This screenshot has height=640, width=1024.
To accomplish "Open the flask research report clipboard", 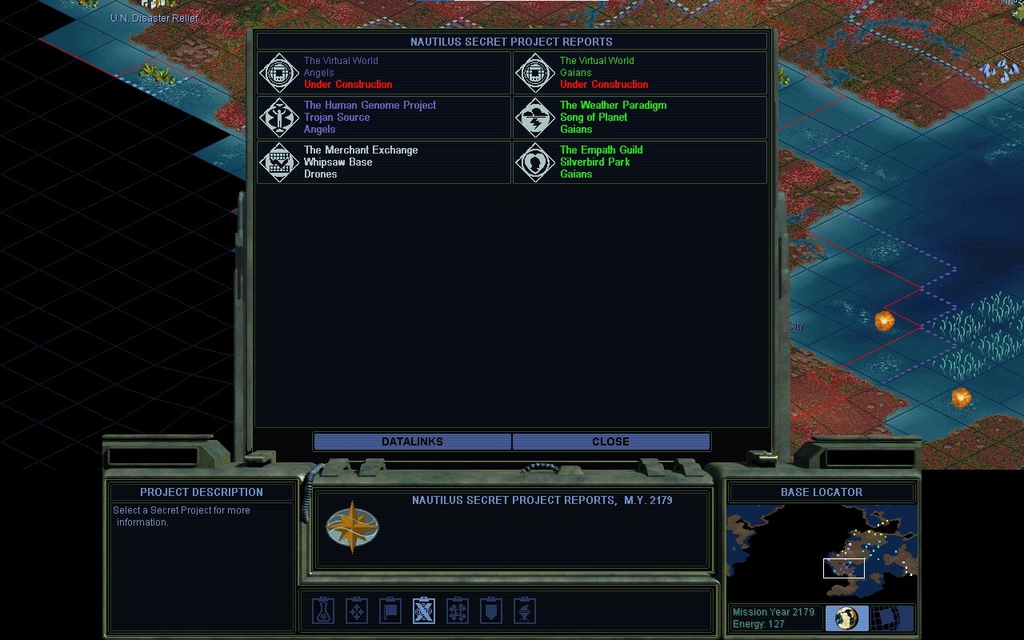I will (322, 610).
